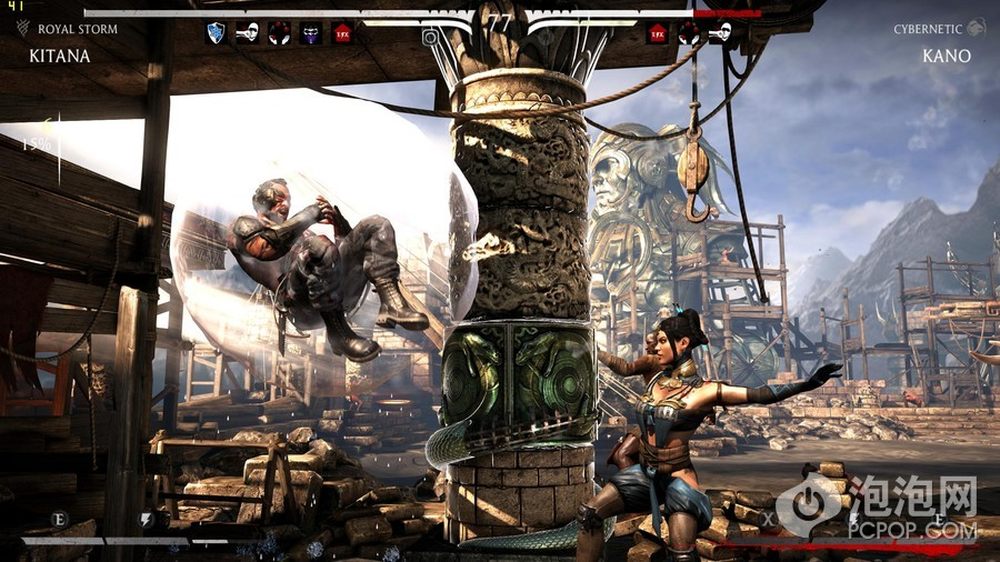The width and height of the screenshot is (1000, 562).
Task: Select Kano's white figure modifier icon
Action: [719, 33]
